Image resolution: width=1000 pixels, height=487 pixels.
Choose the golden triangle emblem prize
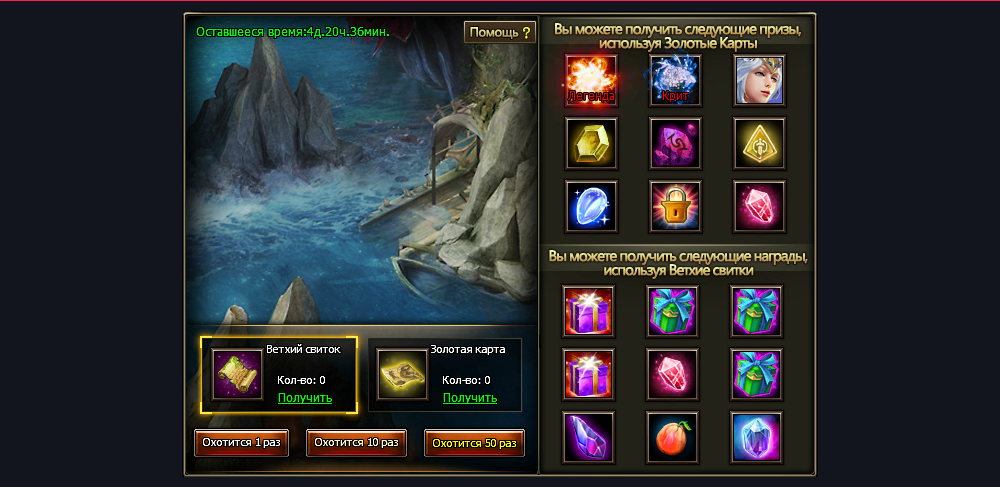pyautogui.click(x=759, y=143)
